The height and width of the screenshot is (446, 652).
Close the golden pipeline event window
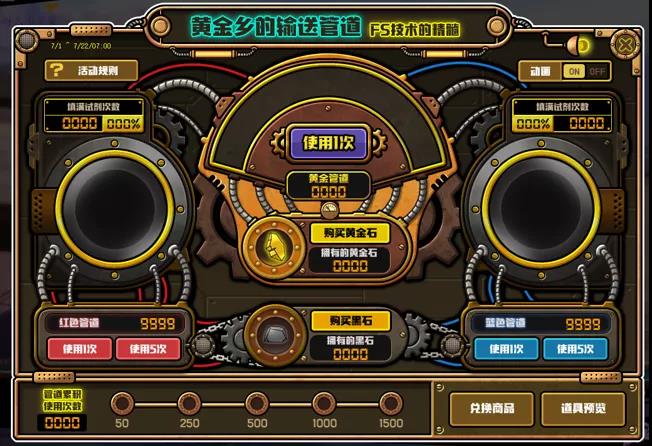[x=626, y=45]
